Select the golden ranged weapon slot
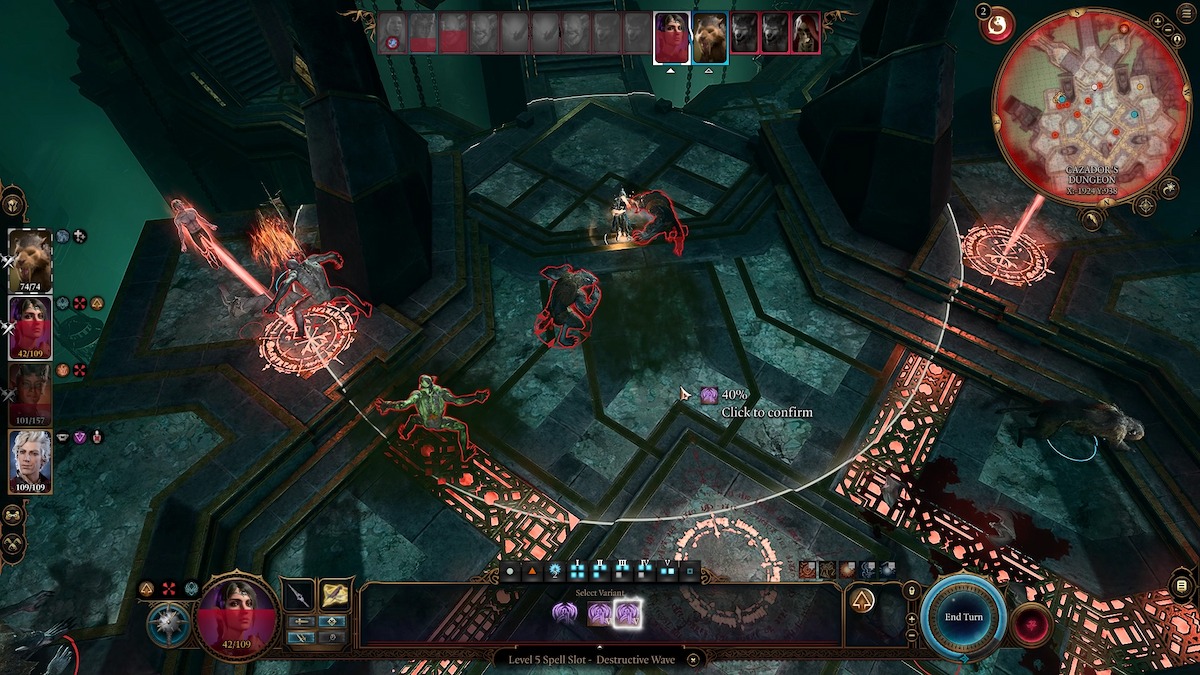This screenshot has width=1200, height=675. [x=334, y=595]
